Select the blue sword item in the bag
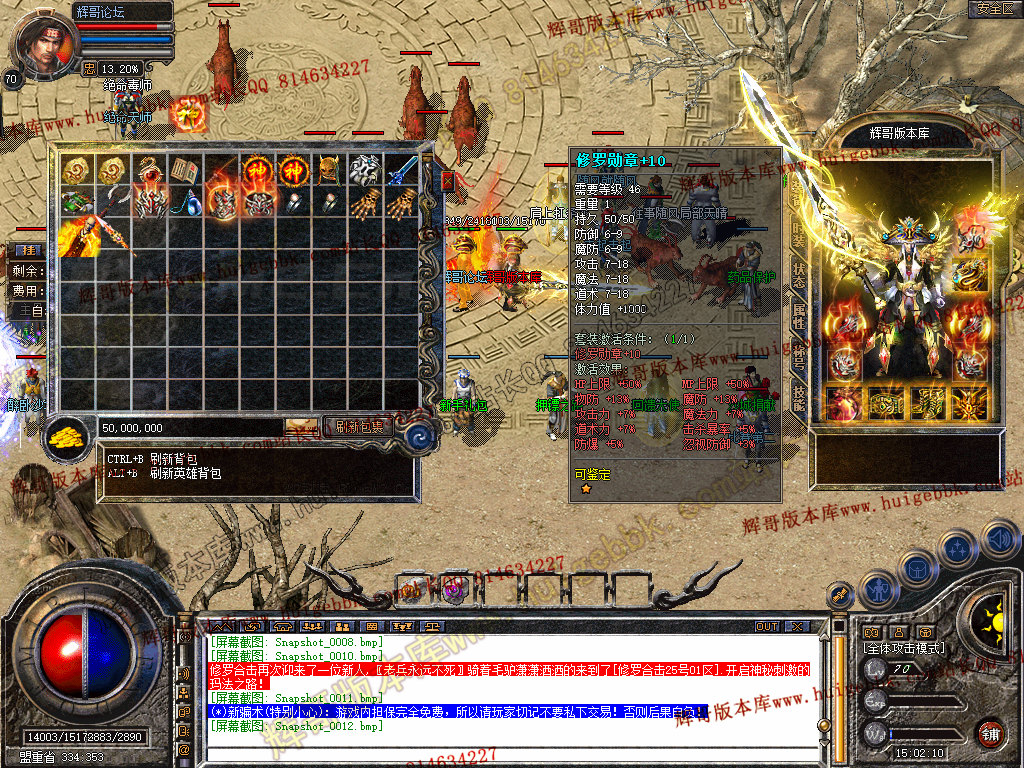1024x768 pixels. tap(401, 170)
